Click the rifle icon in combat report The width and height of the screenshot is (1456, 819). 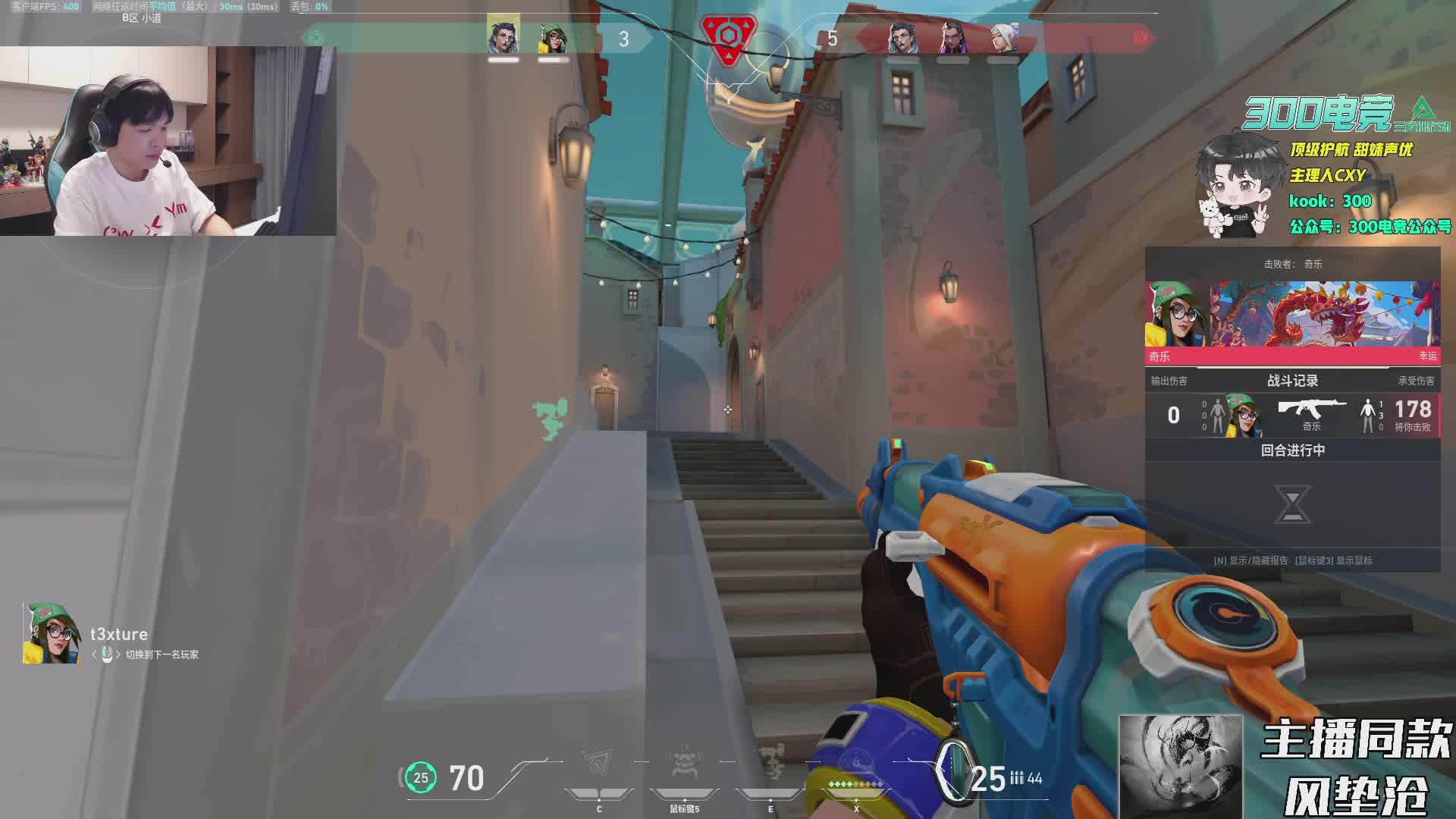(x=1311, y=410)
